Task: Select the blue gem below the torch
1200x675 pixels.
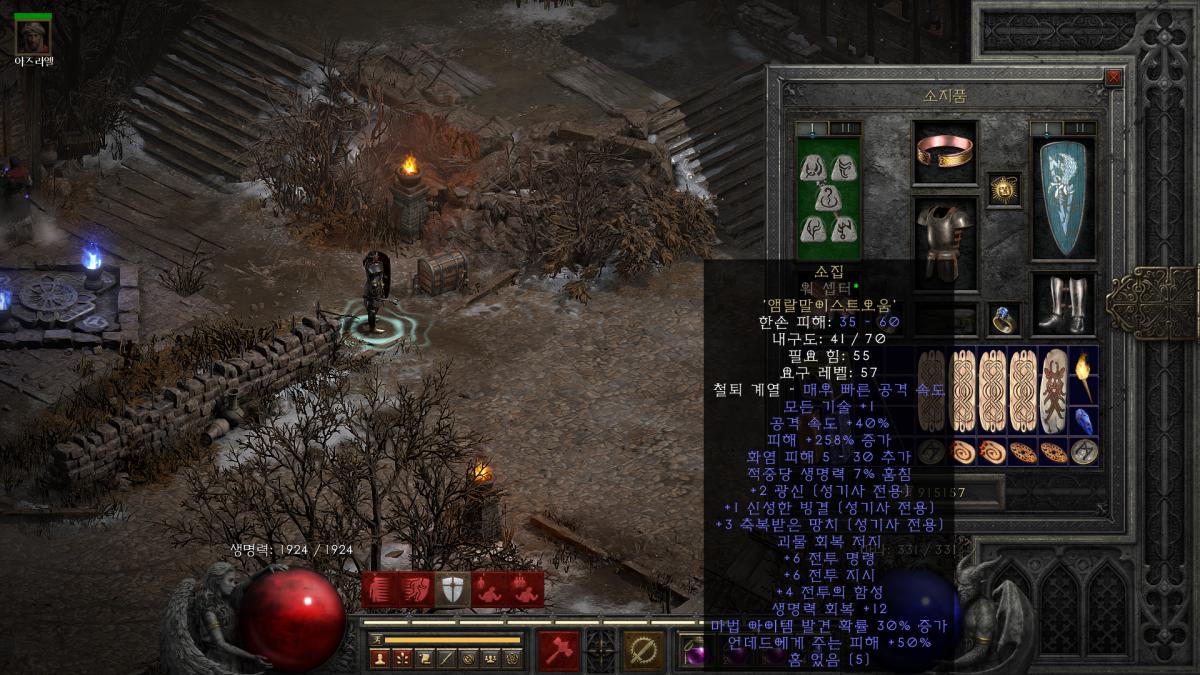Action: point(1083,420)
